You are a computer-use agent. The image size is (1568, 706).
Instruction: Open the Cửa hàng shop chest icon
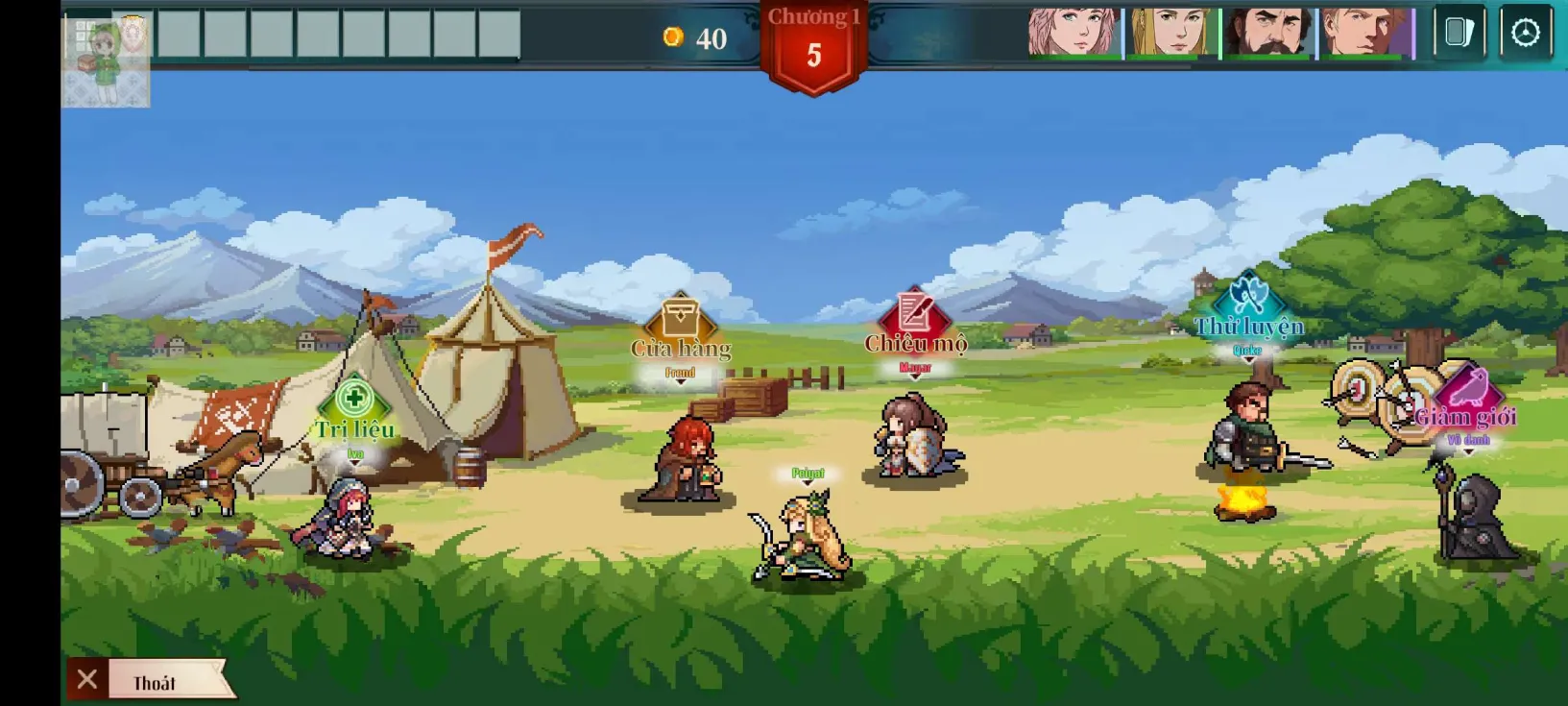pyautogui.click(x=681, y=317)
